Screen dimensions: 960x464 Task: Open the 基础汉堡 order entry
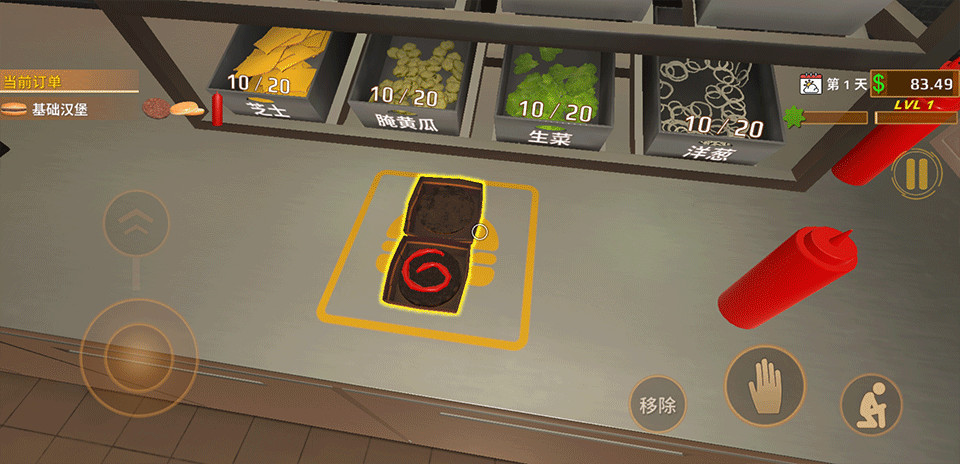point(60,110)
